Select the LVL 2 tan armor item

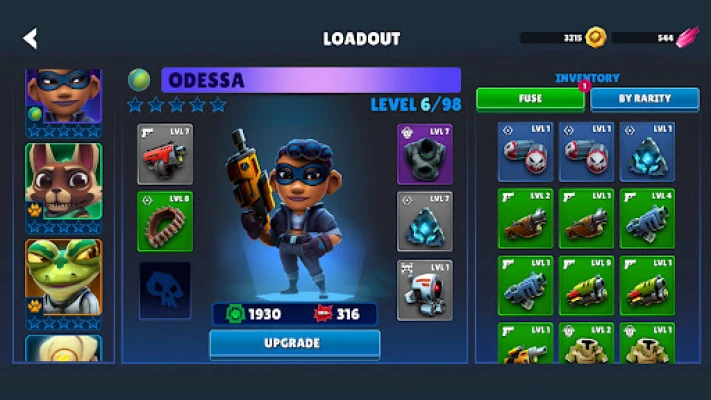586,344
